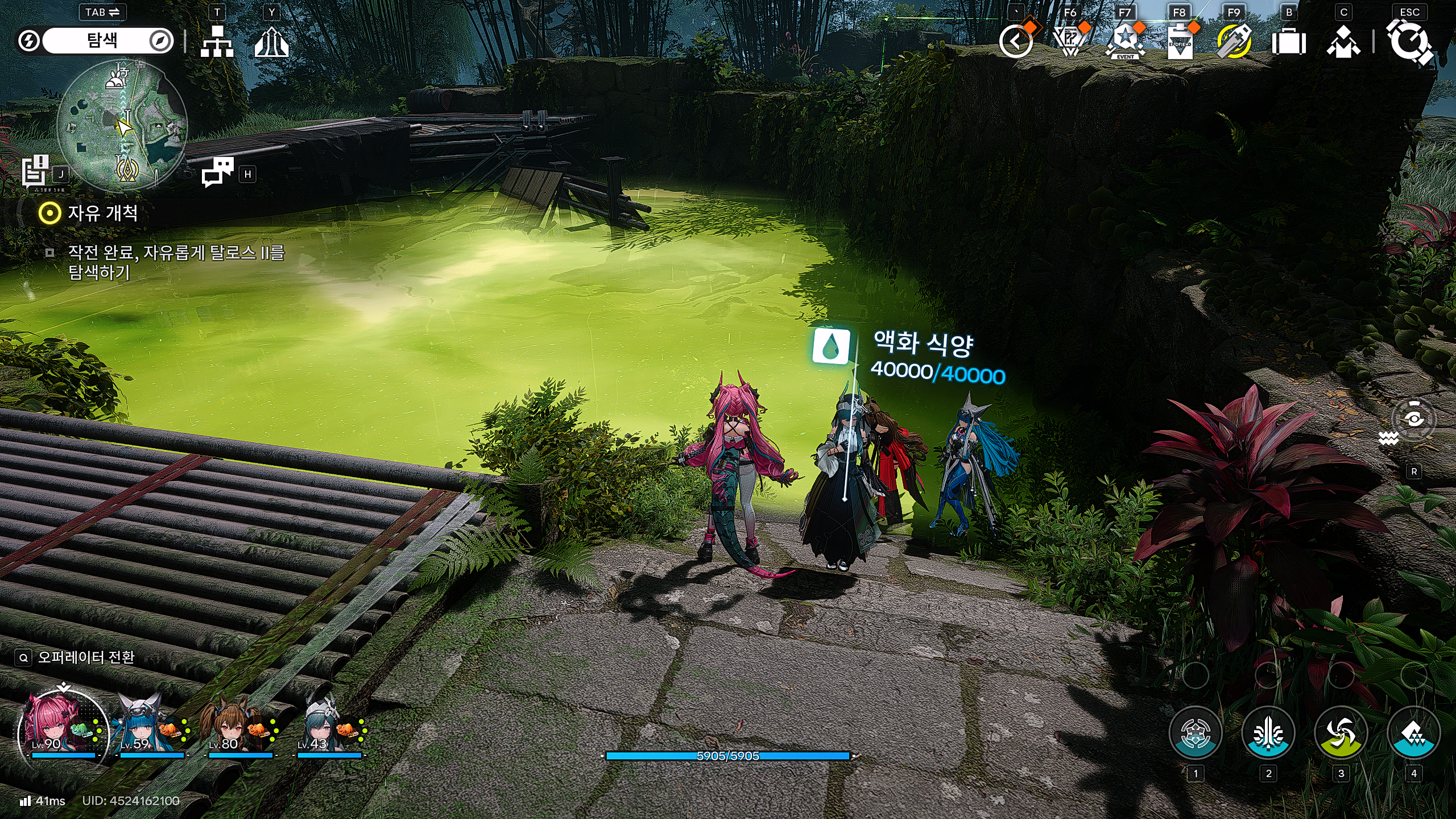Open the star EVENT menu
The height and width of the screenshot is (819, 1456).
(1124, 42)
